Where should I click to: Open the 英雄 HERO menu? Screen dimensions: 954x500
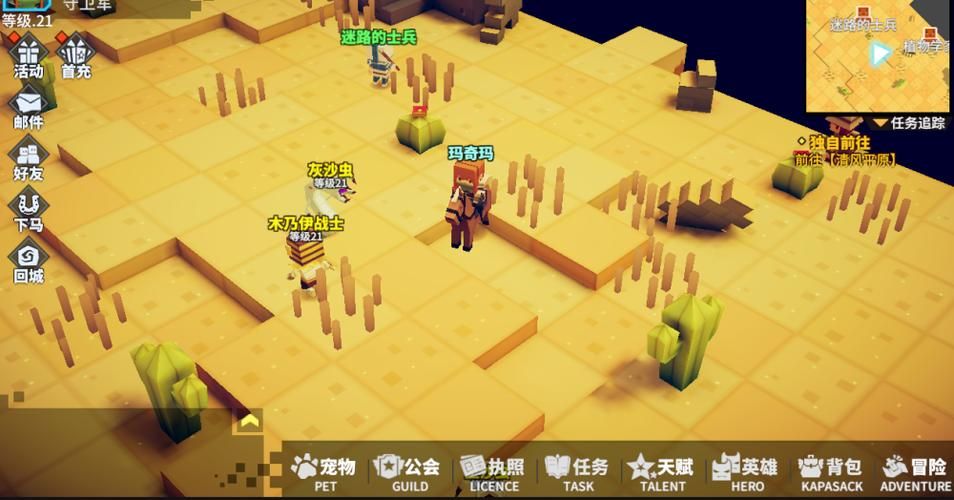(745, 471)
